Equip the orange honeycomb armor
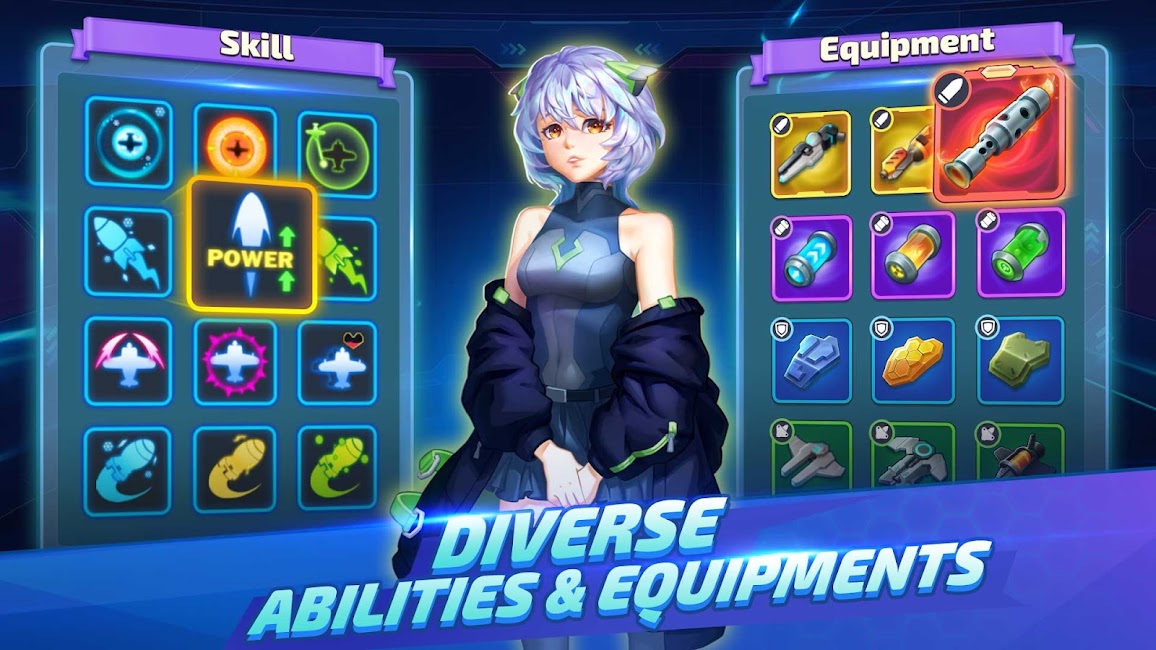This screenshot has height=650, width=1156. pos(912,361)
